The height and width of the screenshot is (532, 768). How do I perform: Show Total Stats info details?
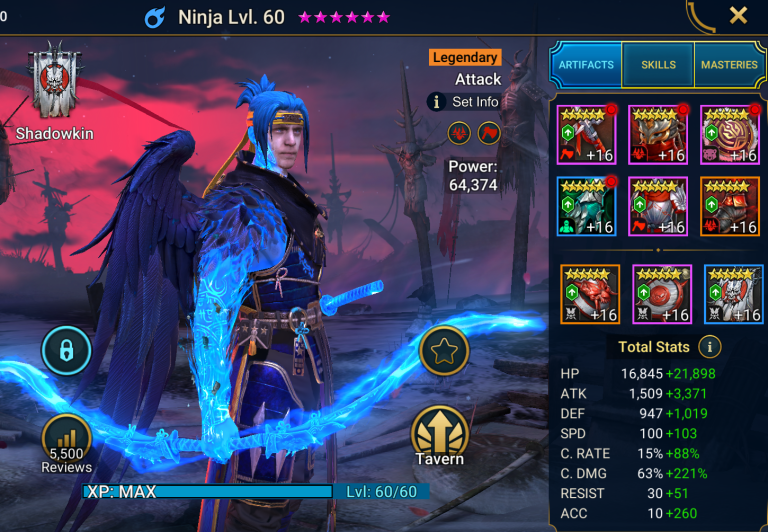coord(710,347)
